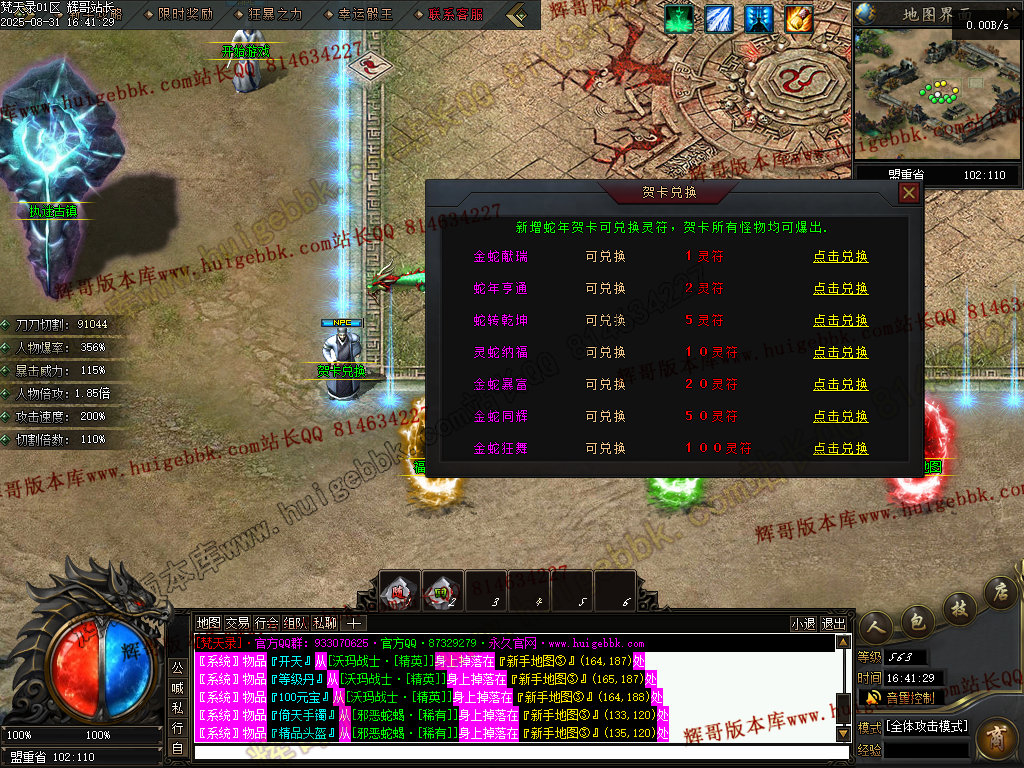Activate the orange fire fist skill icon
Viewport: 1024px width, 768px height.
click(x=798, y=18)
